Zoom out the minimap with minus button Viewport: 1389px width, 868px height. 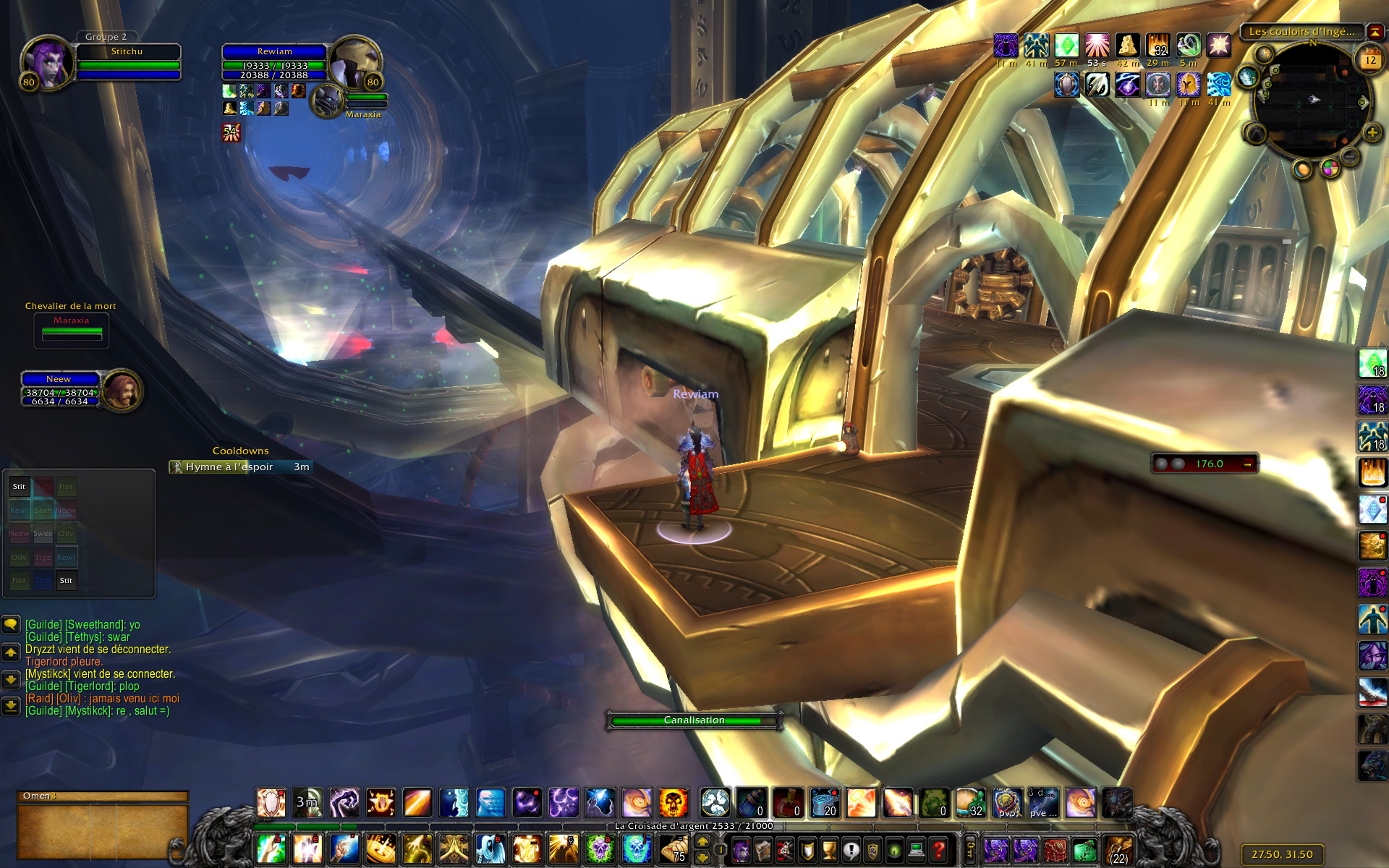[x=1349, y=156]
